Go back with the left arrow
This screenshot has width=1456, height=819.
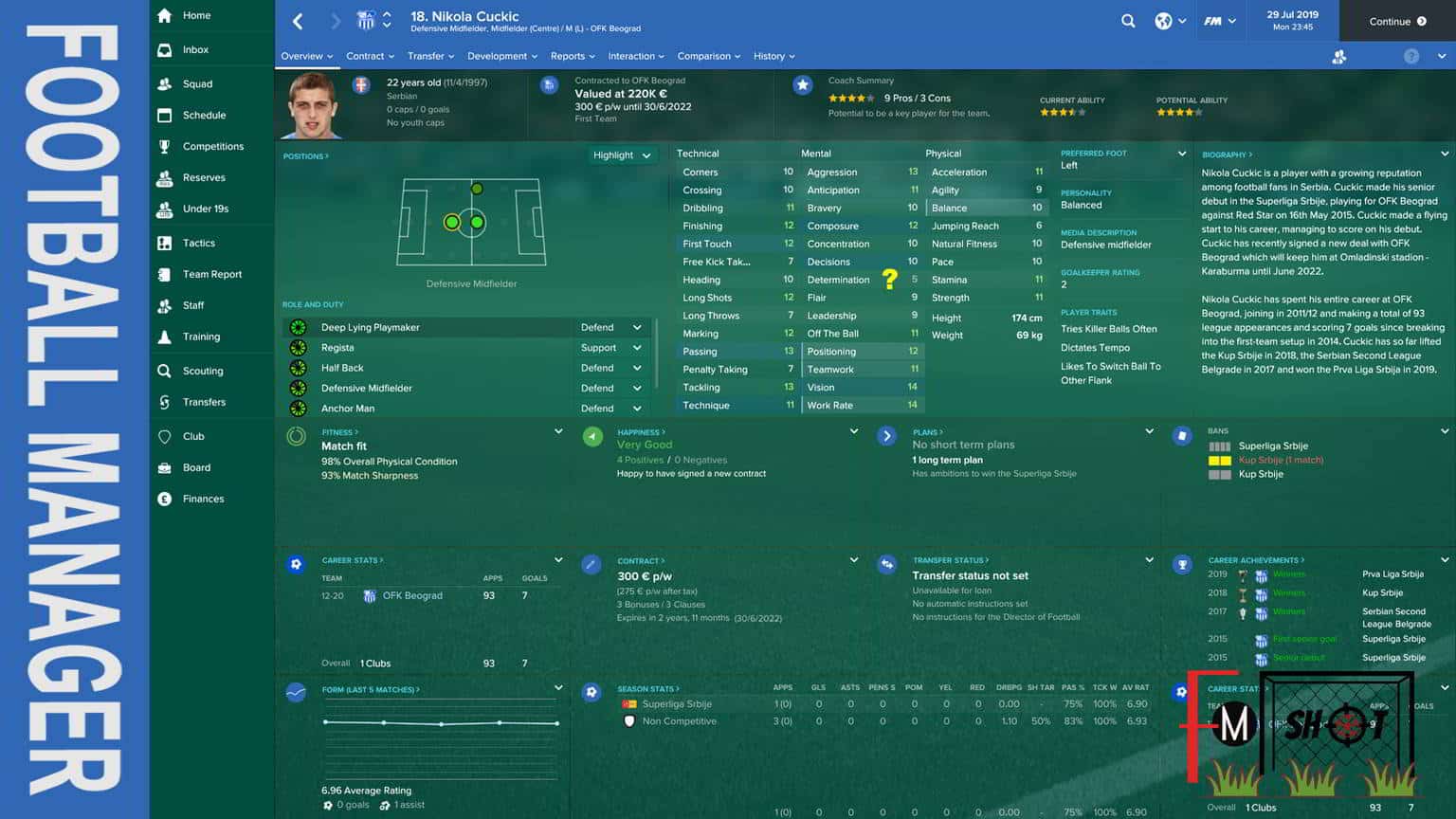pyautogui.click(x=298, y=21)
